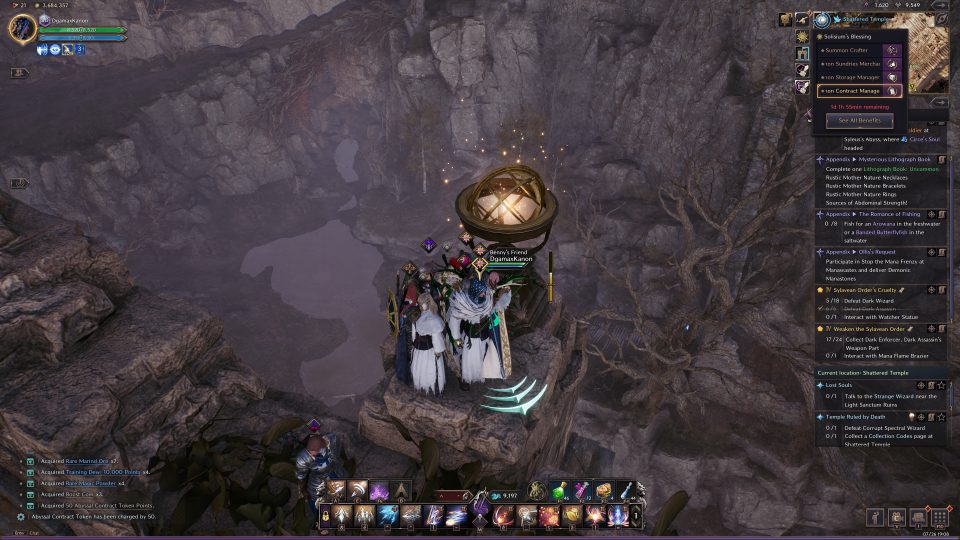Open the grid main menu icon

click(939, 516)
